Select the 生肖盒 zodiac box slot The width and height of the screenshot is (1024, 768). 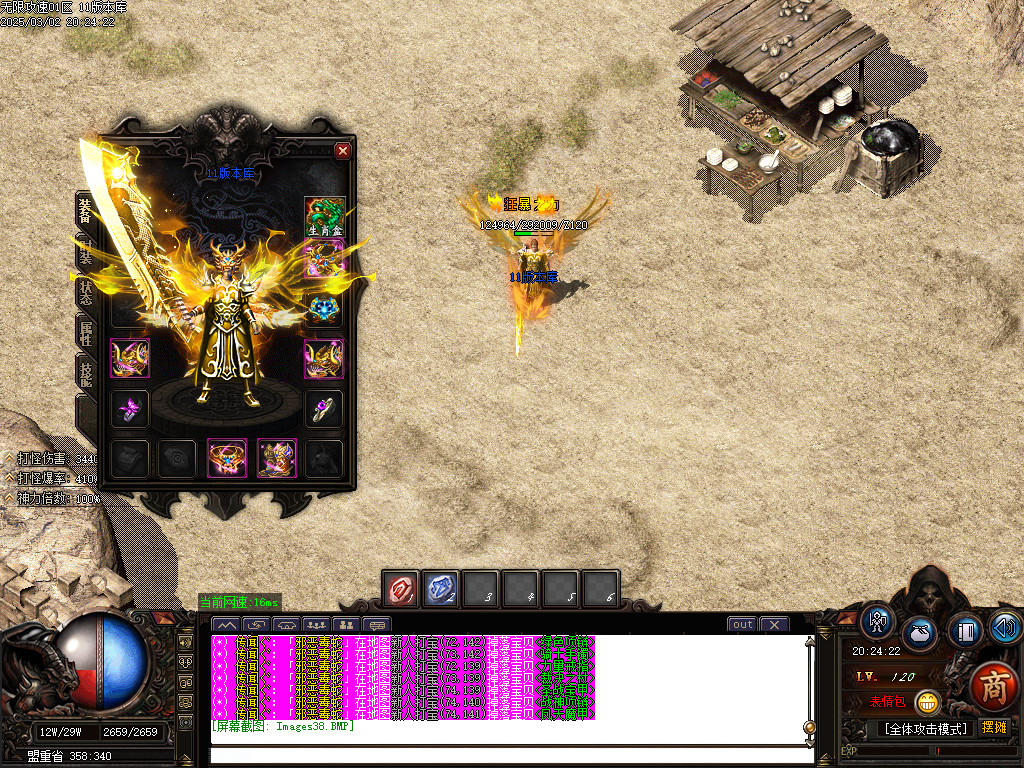324,217
